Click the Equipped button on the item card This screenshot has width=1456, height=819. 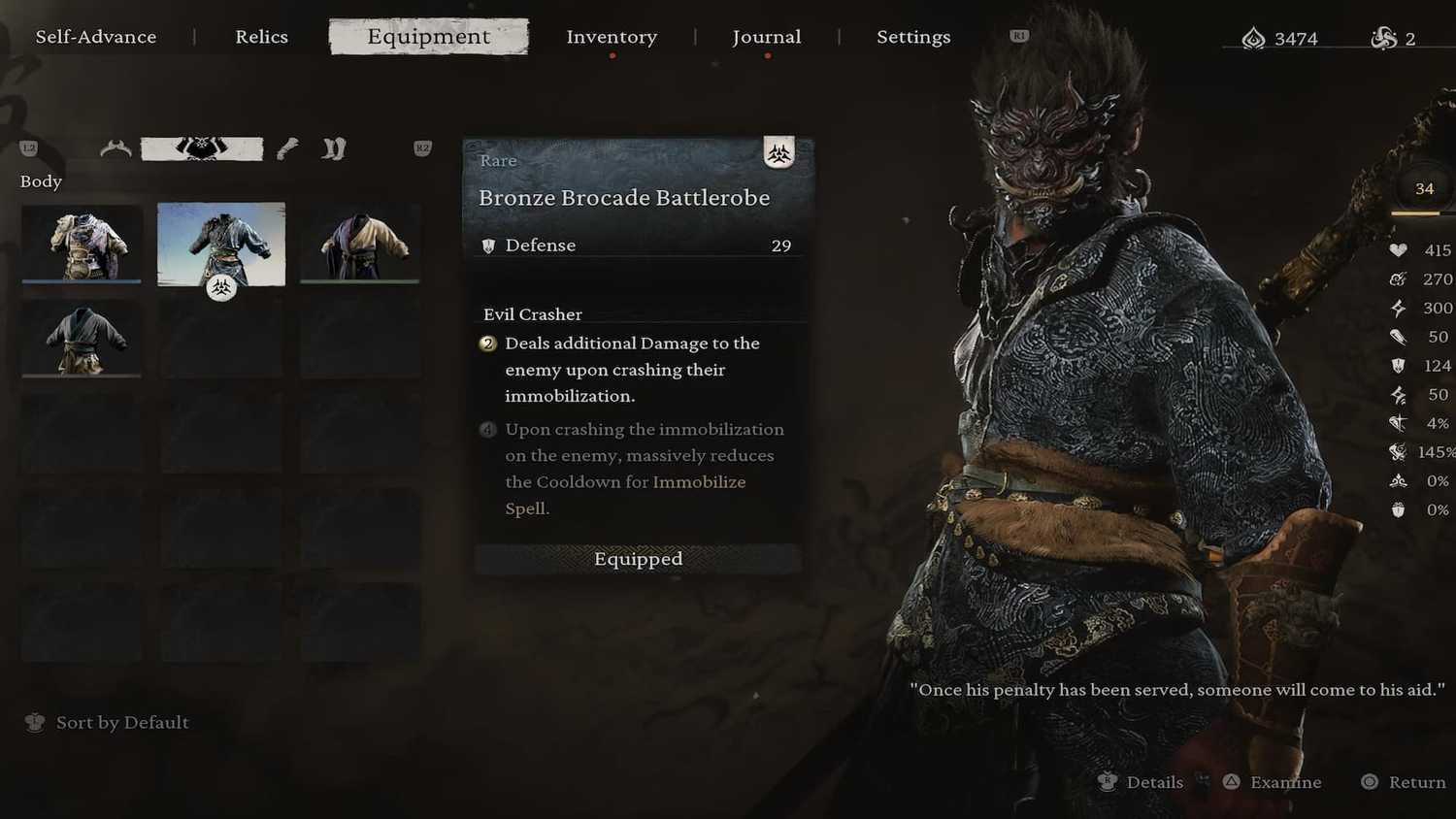click(x=638, y=559)
